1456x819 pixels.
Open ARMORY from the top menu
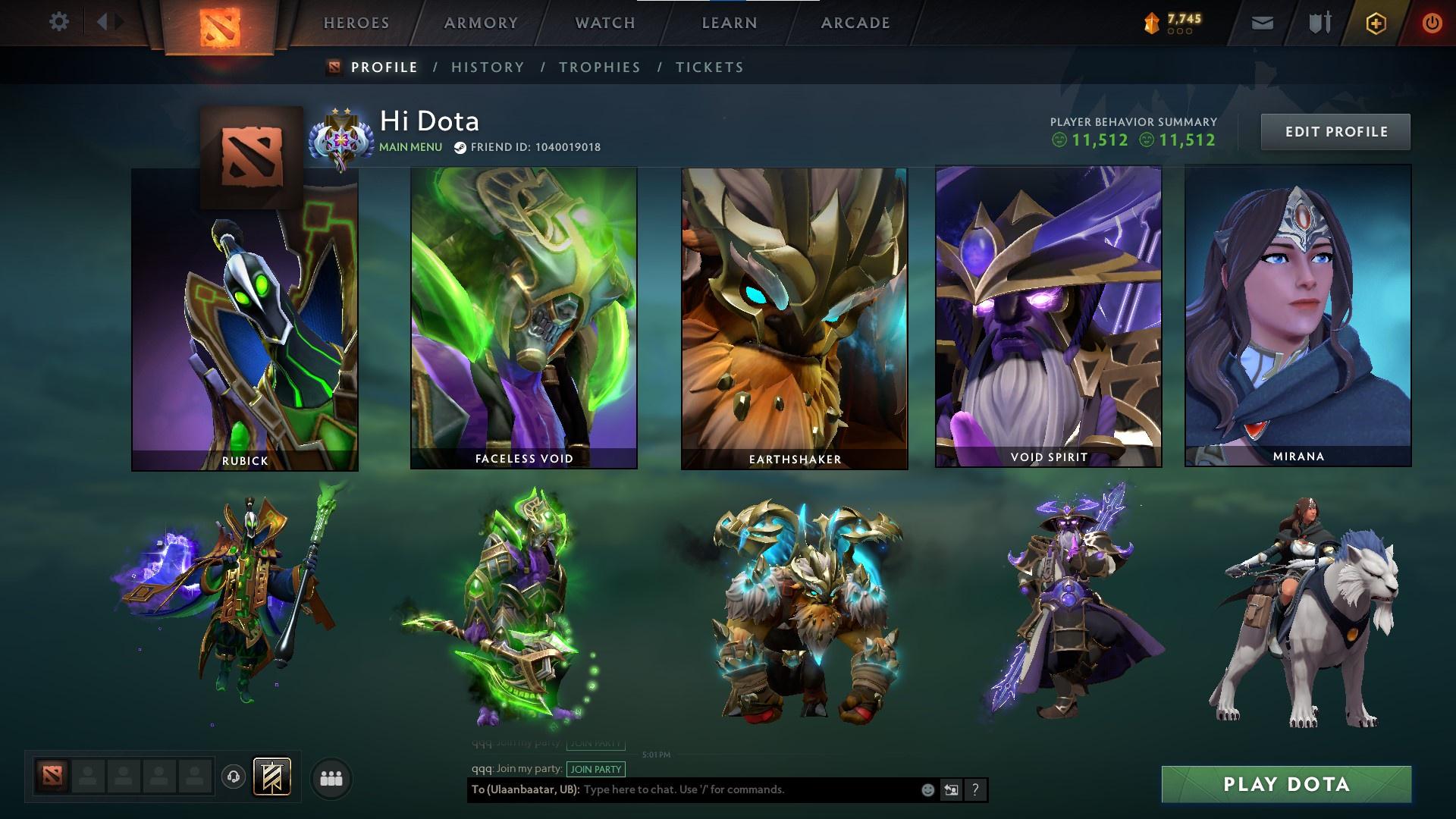pyautogui.click(x=481, y=23)
